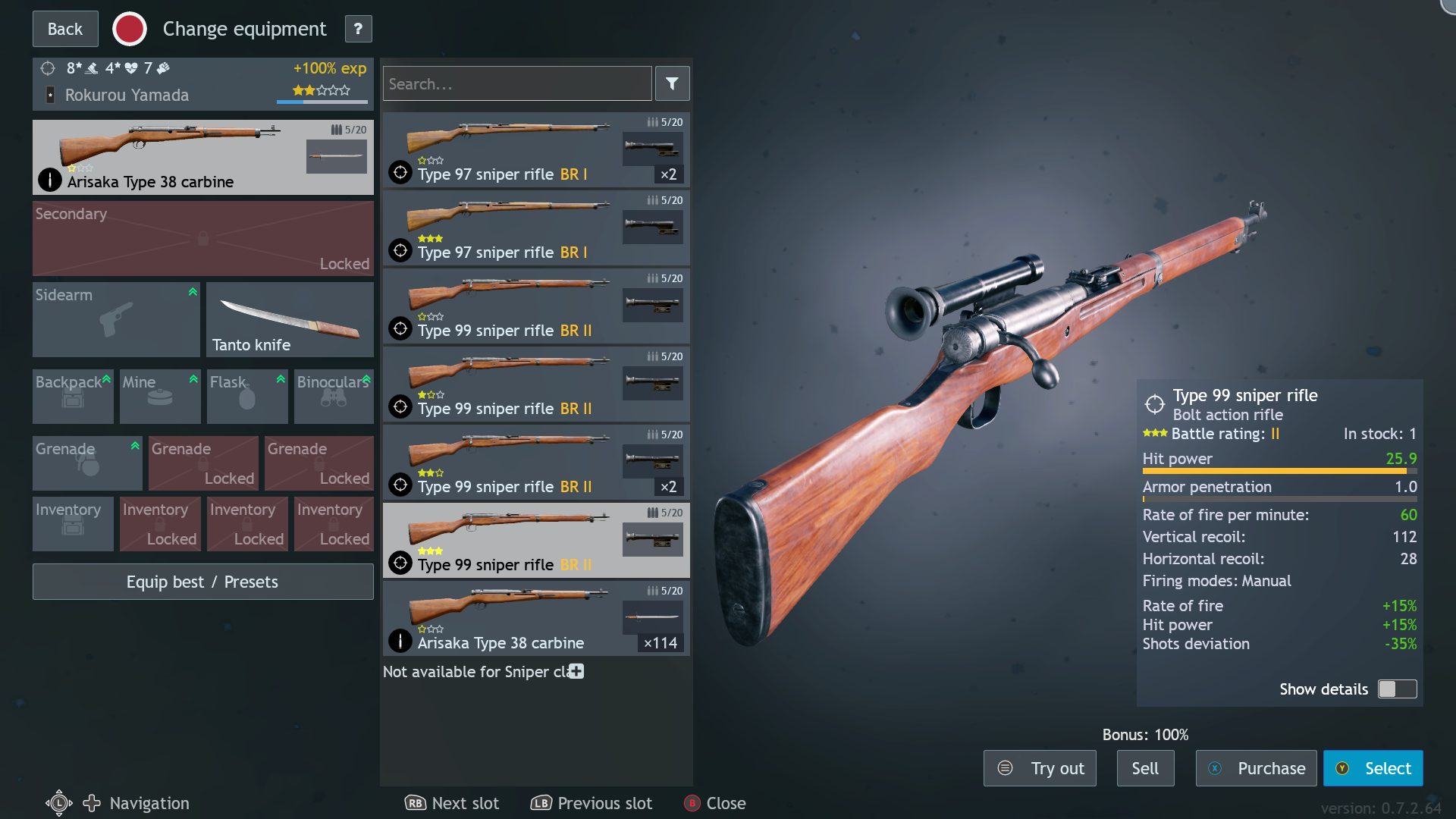Click Rokurou Yamada's soldier portrait
This screenshot has height=819, width=1456.
(49, 95)
